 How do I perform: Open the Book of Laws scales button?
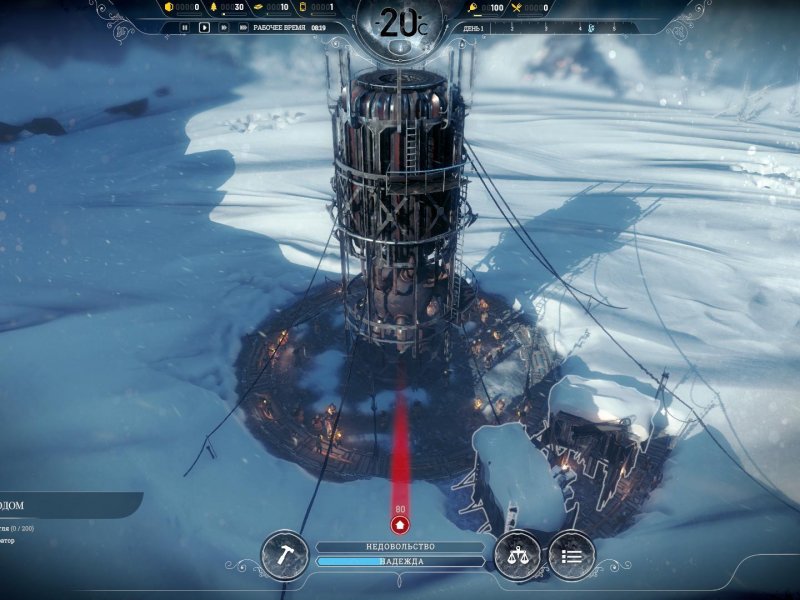(518, 555)
